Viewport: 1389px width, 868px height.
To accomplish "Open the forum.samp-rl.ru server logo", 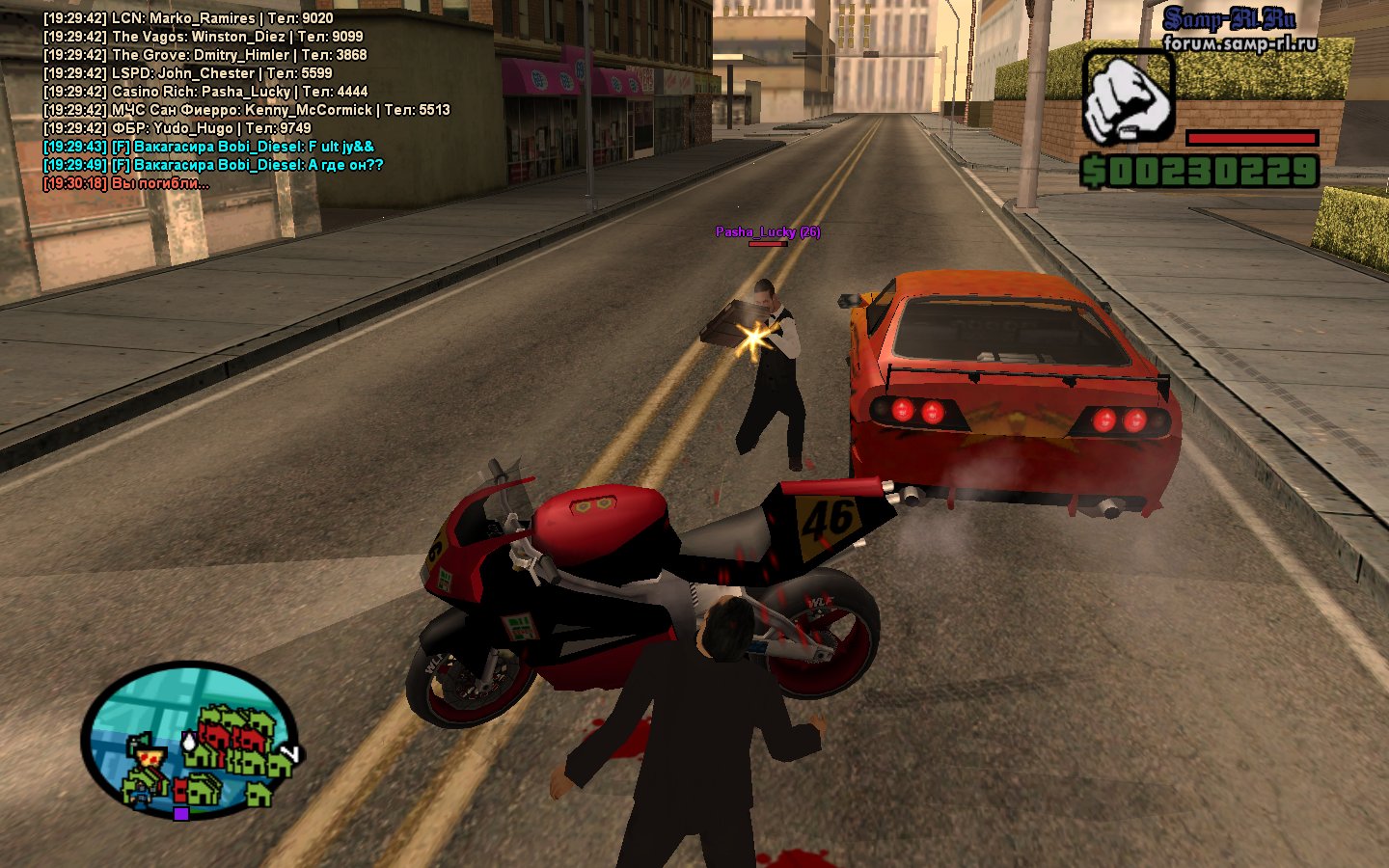I will (x=1238, y=31).
